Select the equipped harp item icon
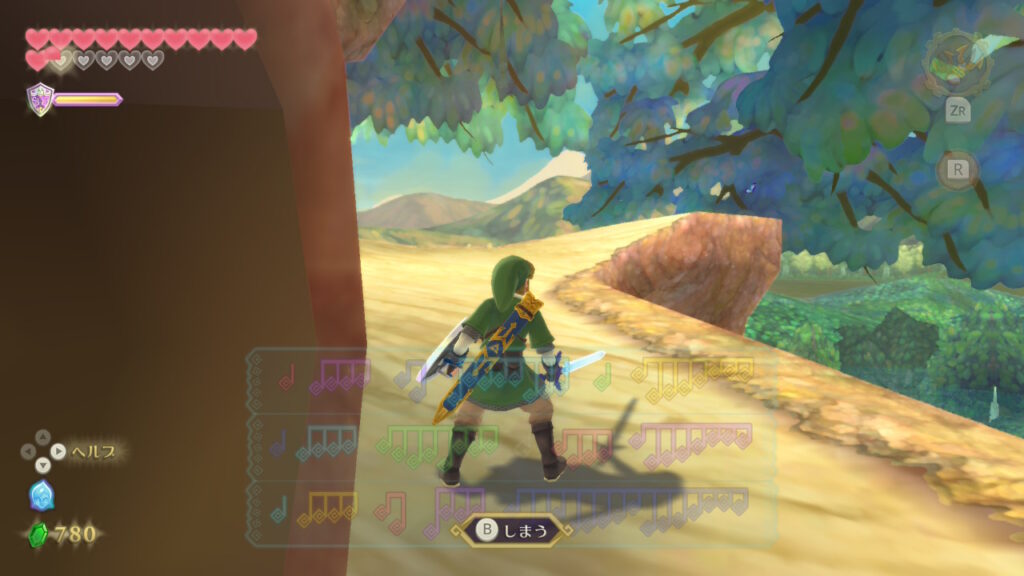The height and width of the screenshot is (576, 1024). pyautogui.click(x=957, y=63)
